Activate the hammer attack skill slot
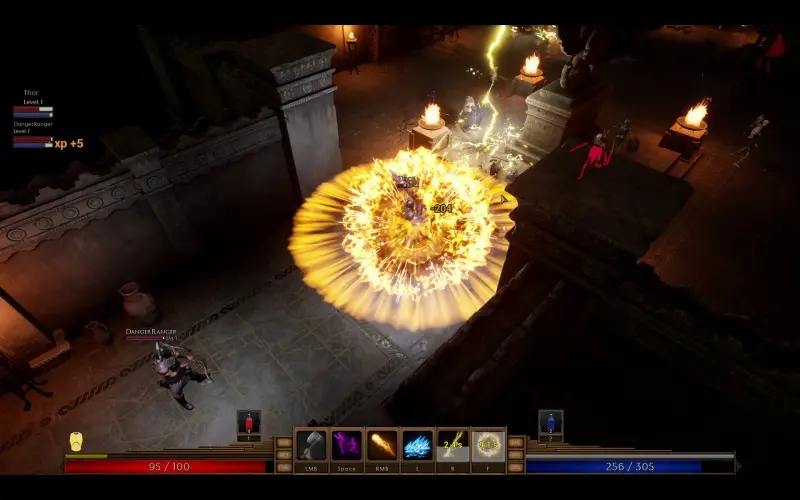This screenshot has width=800, height=500. click(311, 445)
